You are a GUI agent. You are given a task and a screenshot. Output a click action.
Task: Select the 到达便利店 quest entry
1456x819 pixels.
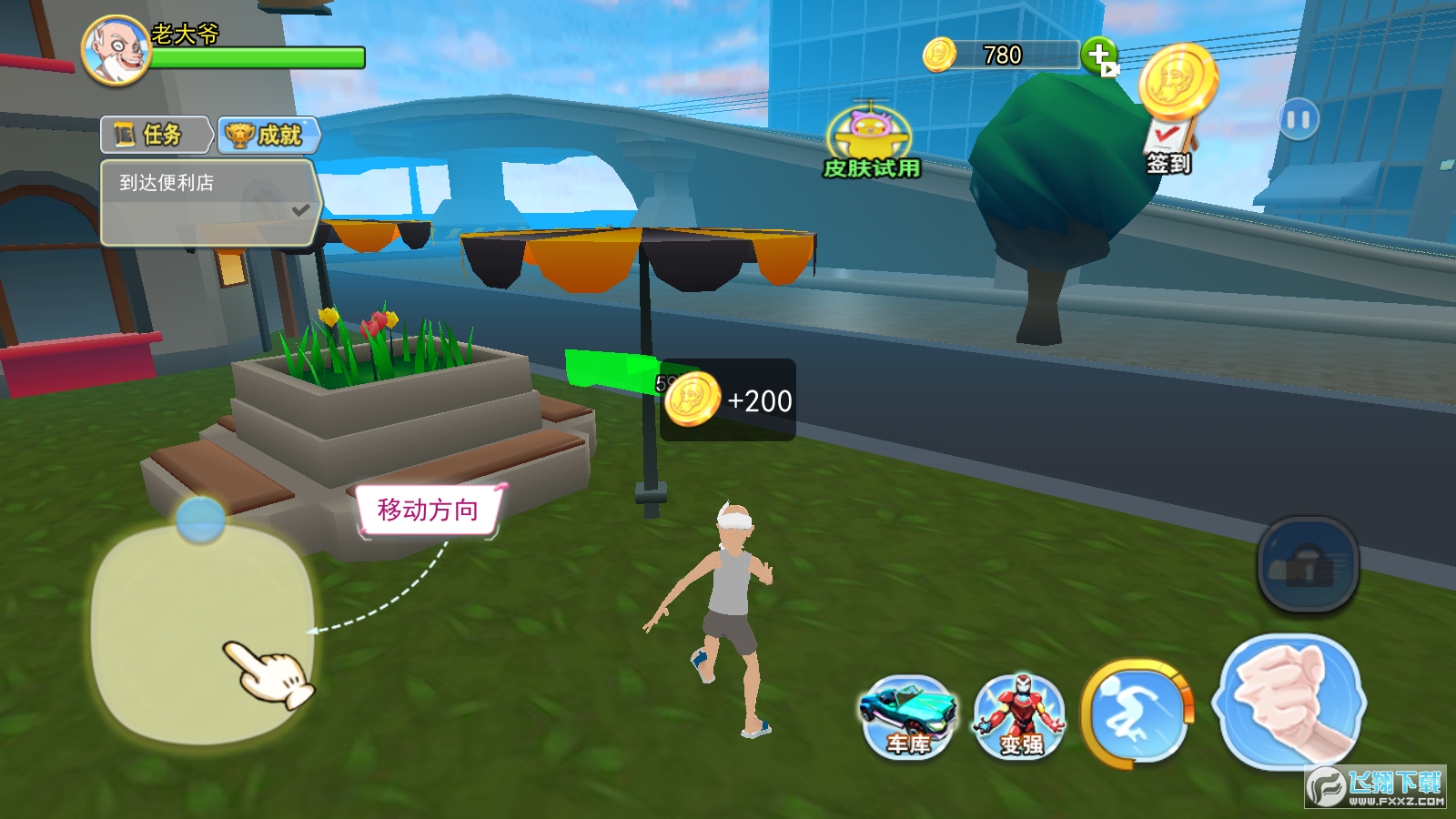pos(207,202)
